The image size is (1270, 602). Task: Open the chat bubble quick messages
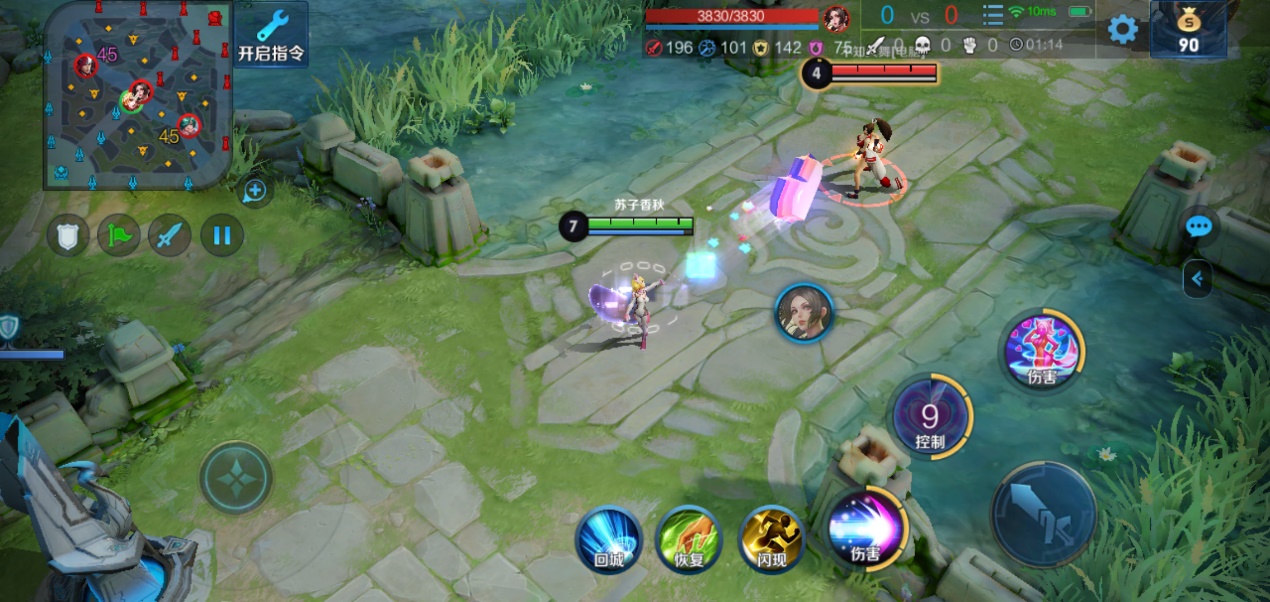tap(1198, 227)
